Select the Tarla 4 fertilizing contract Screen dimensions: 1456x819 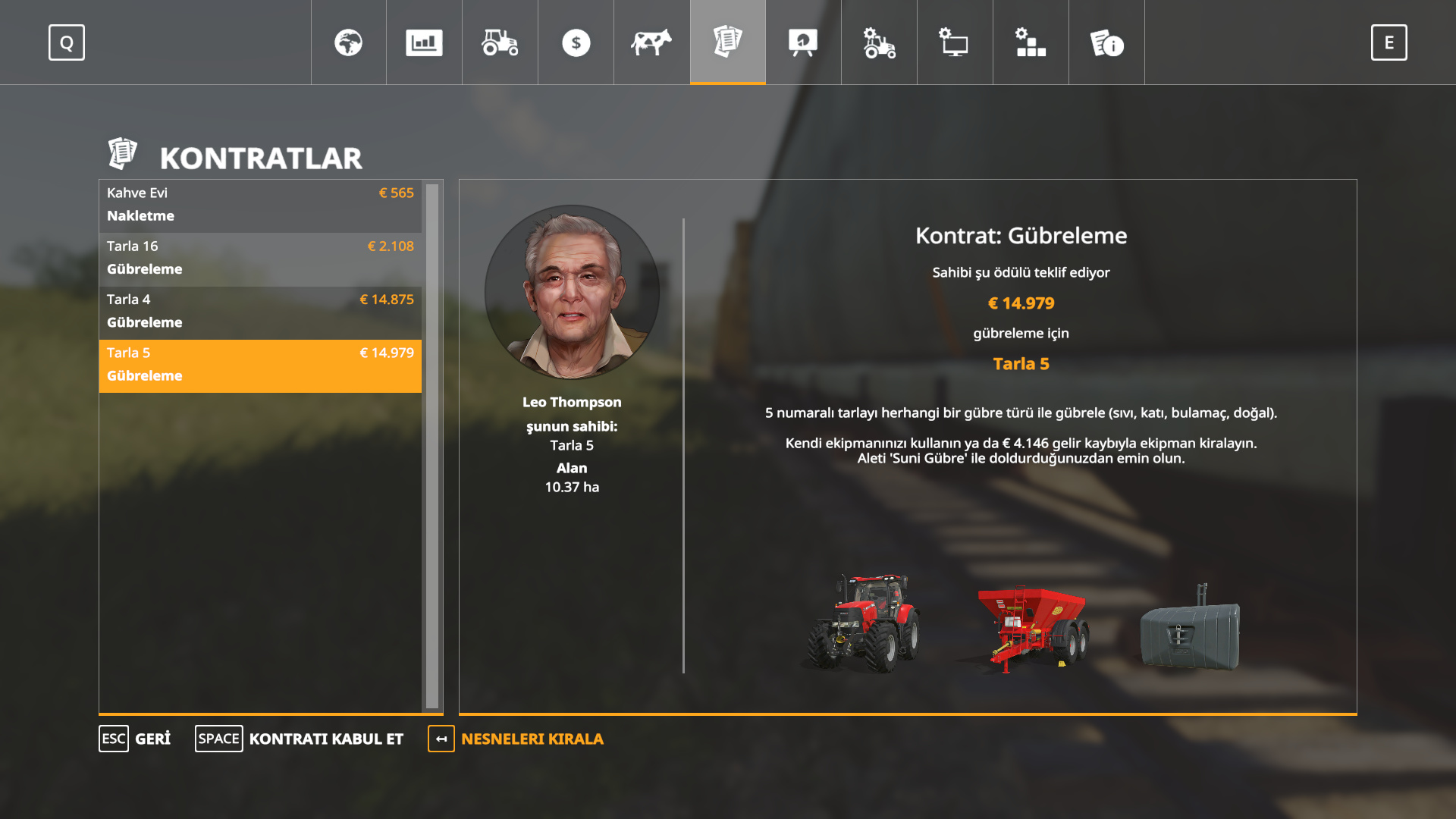[x=260, y=311]
